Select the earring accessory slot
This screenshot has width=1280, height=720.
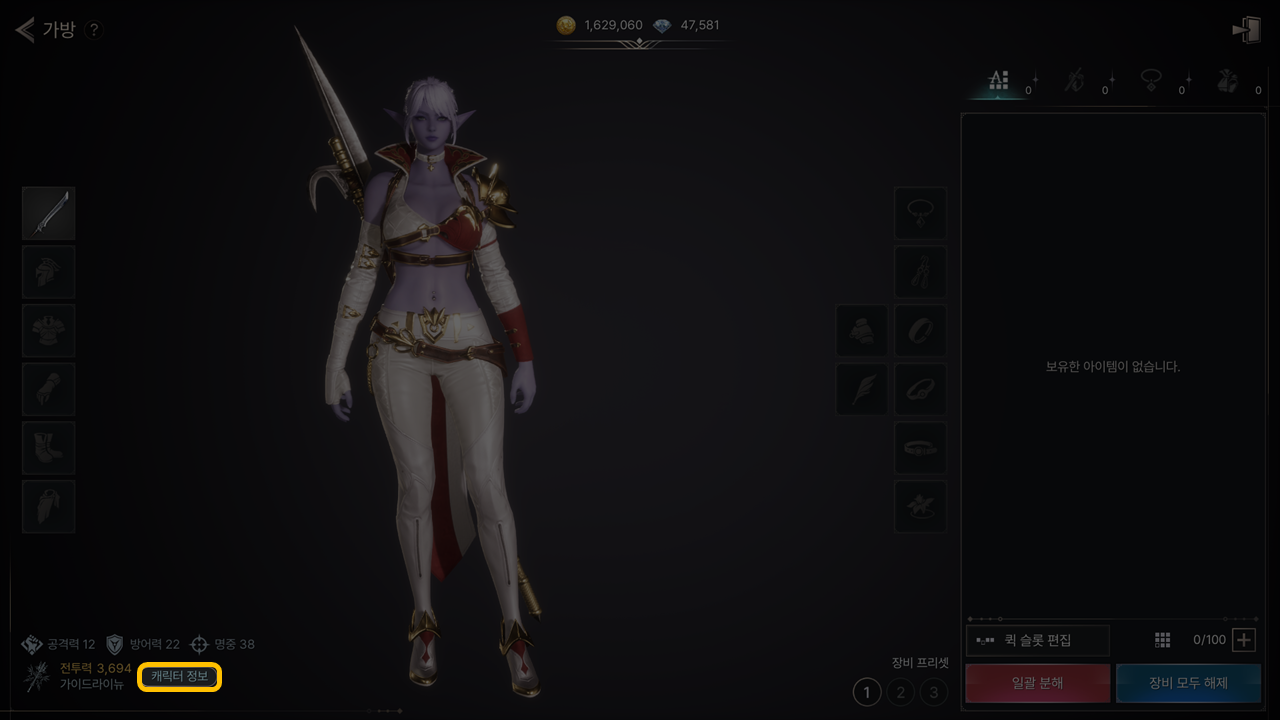click(x=920, y=272)
